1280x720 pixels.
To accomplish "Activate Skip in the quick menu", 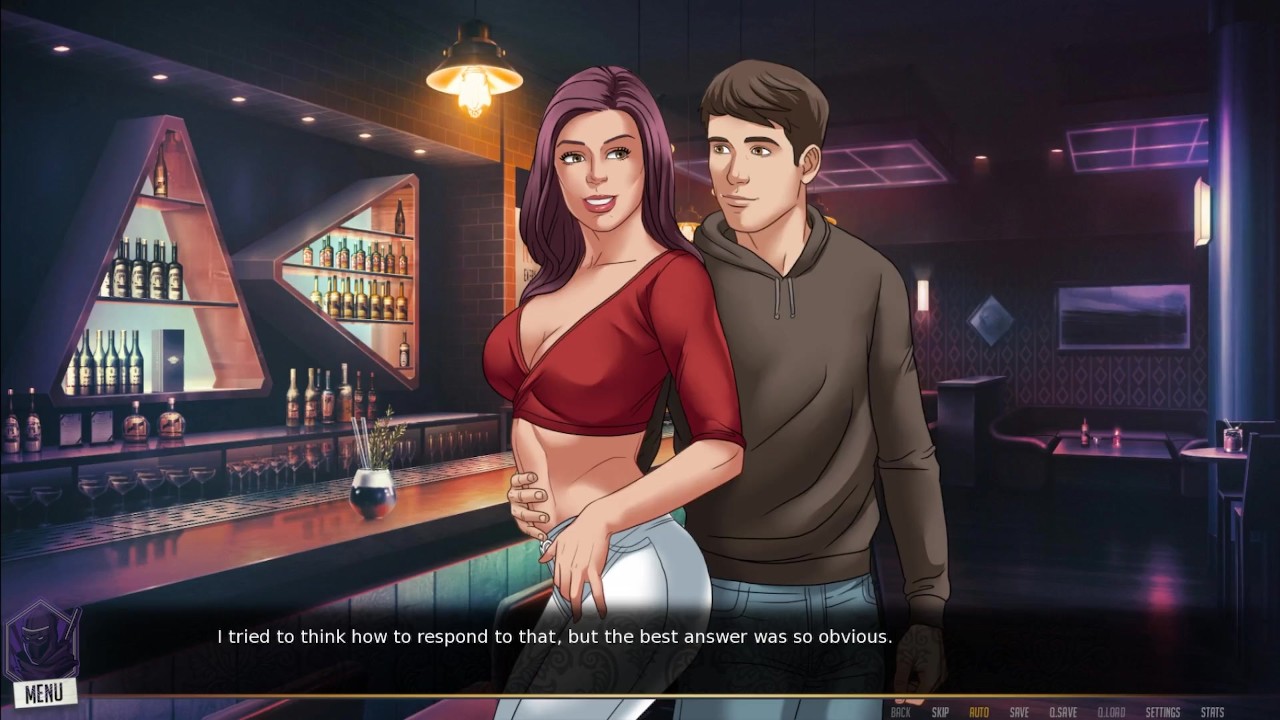I will pyautogui.click(x=940, y=712).
